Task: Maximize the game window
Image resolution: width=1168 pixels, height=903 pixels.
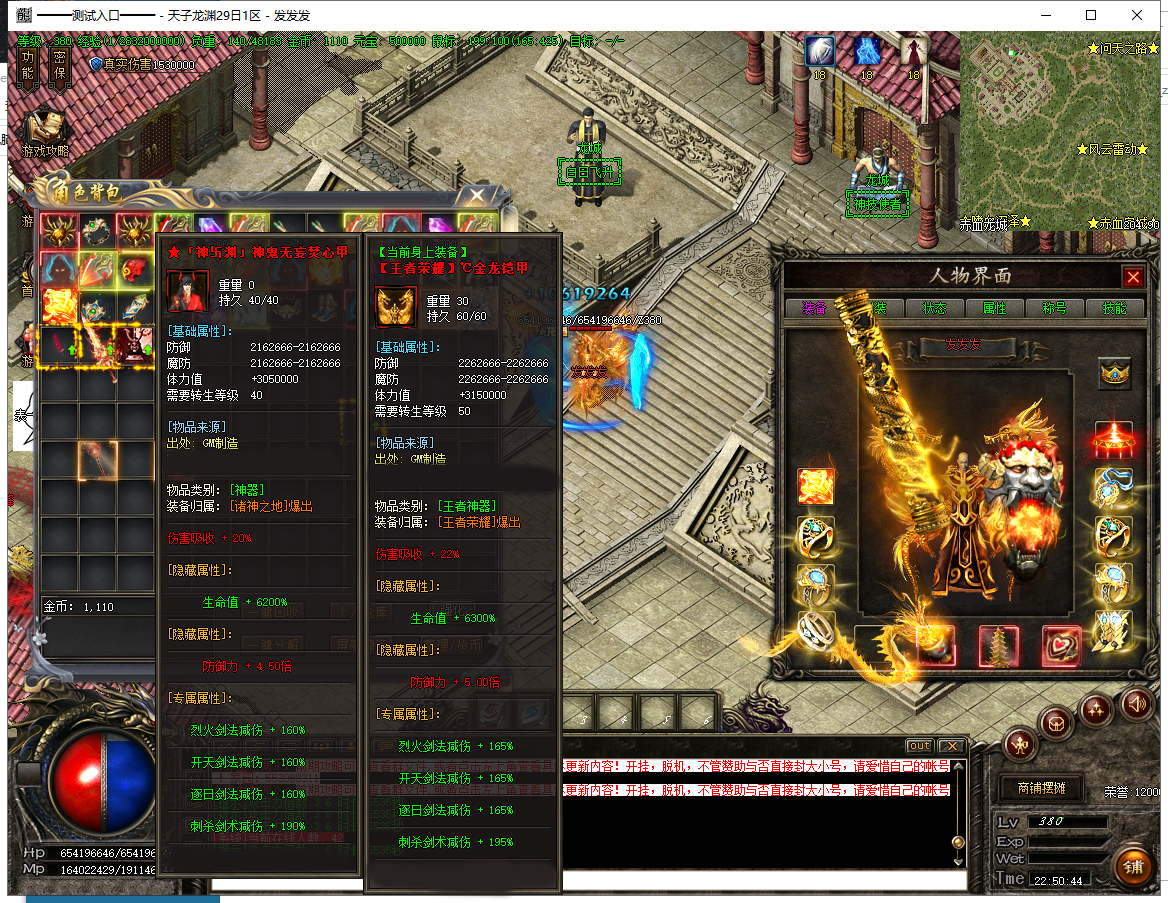Action: 1091,15
